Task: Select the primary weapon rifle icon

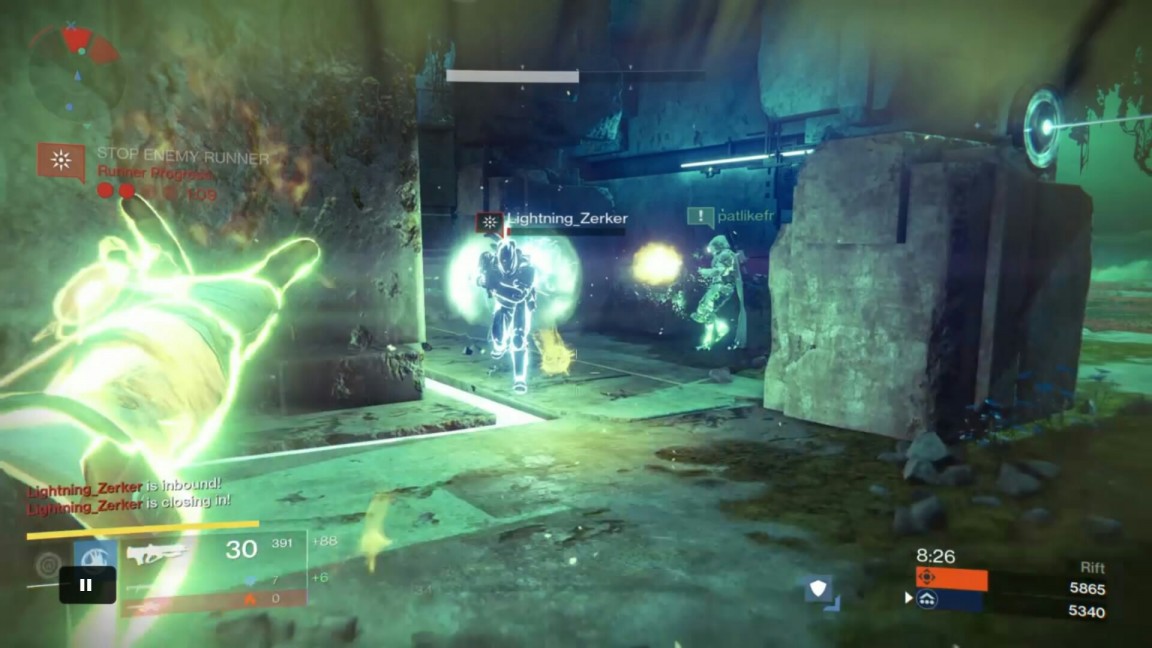Action: click(157, 552)
